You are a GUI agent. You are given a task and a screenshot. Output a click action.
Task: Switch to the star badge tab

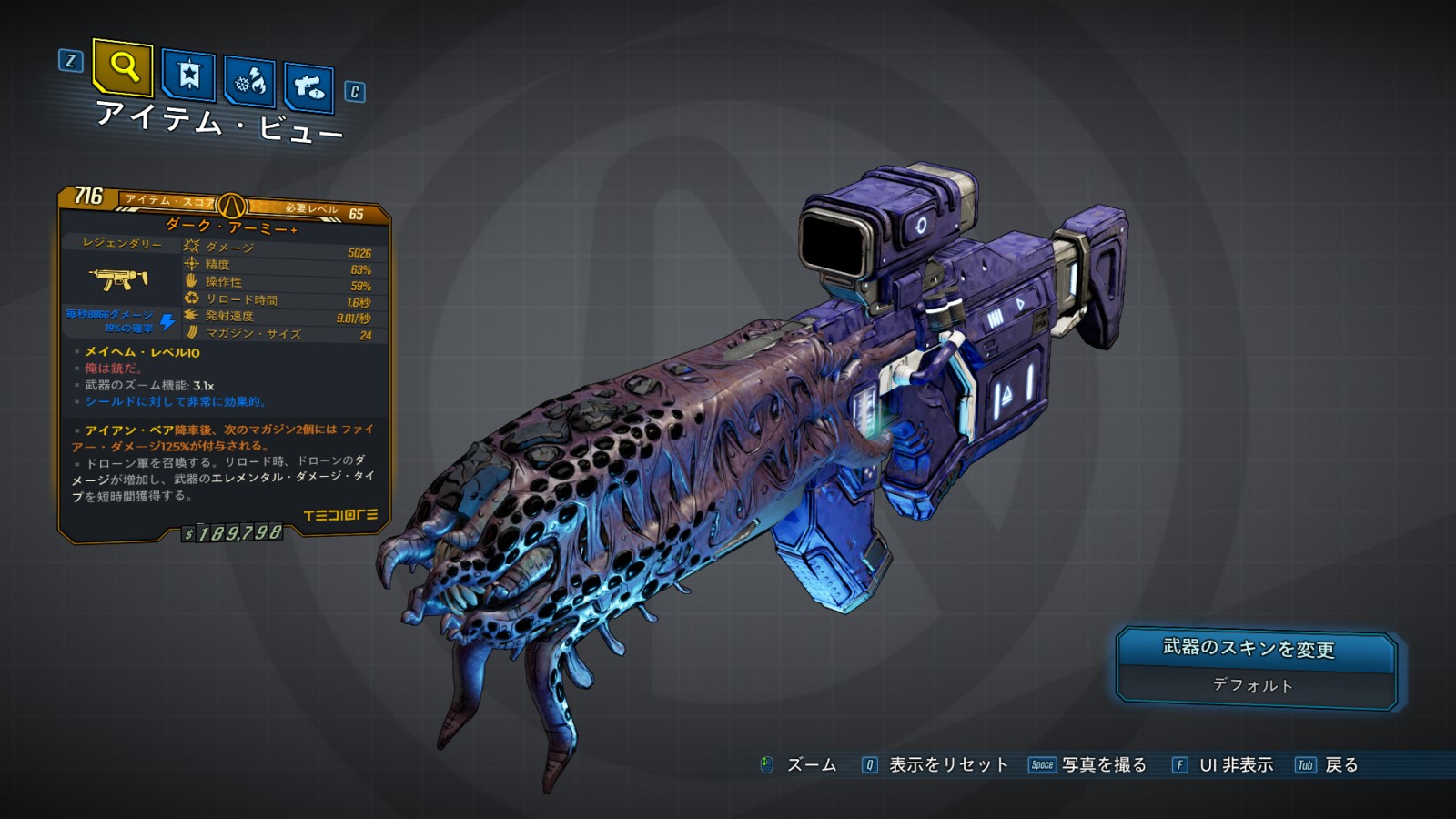(x=188, y=76)
